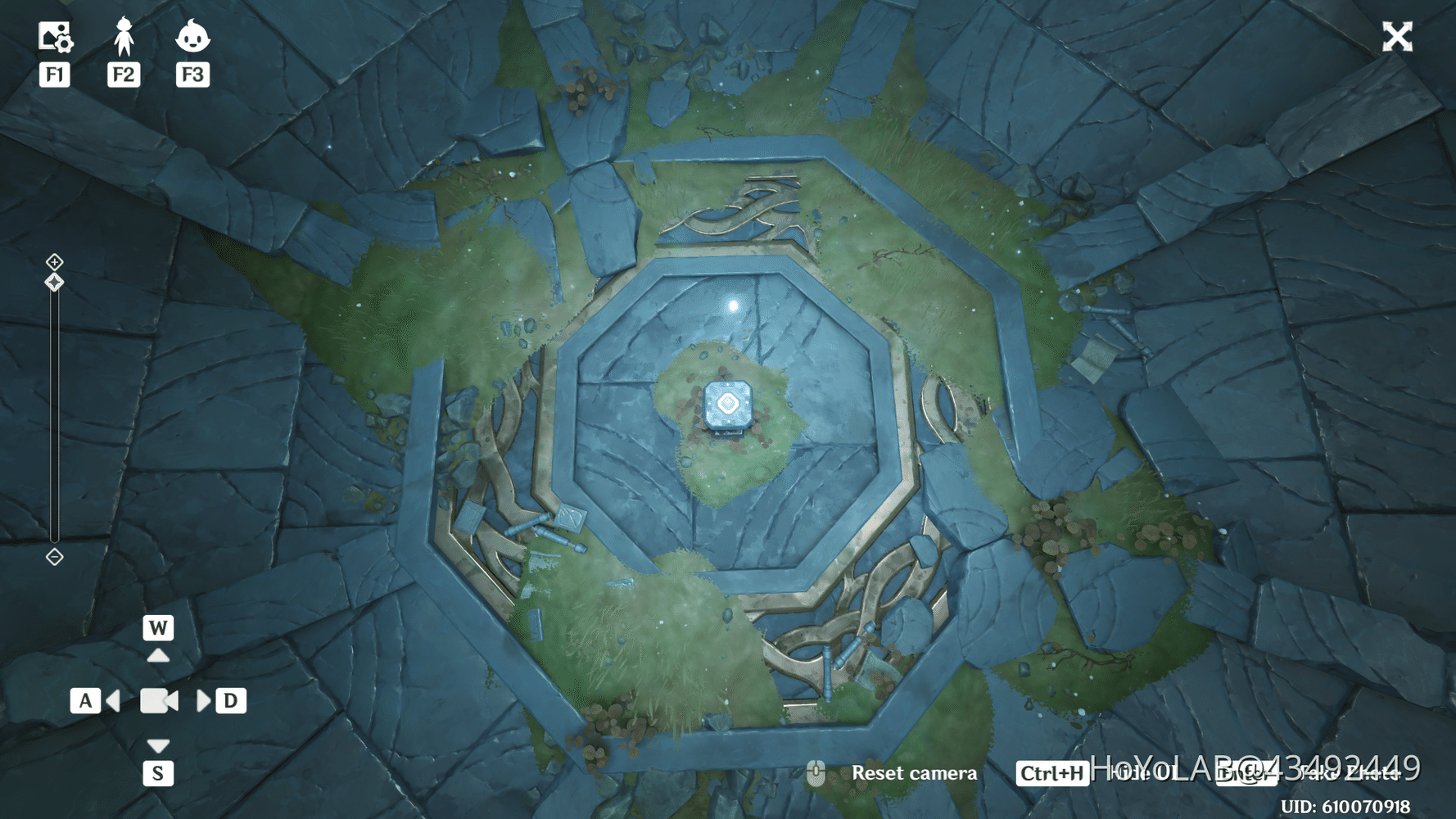Exit photo mode with the X in the corner

pyautogui.click(x=1397, y=36)
